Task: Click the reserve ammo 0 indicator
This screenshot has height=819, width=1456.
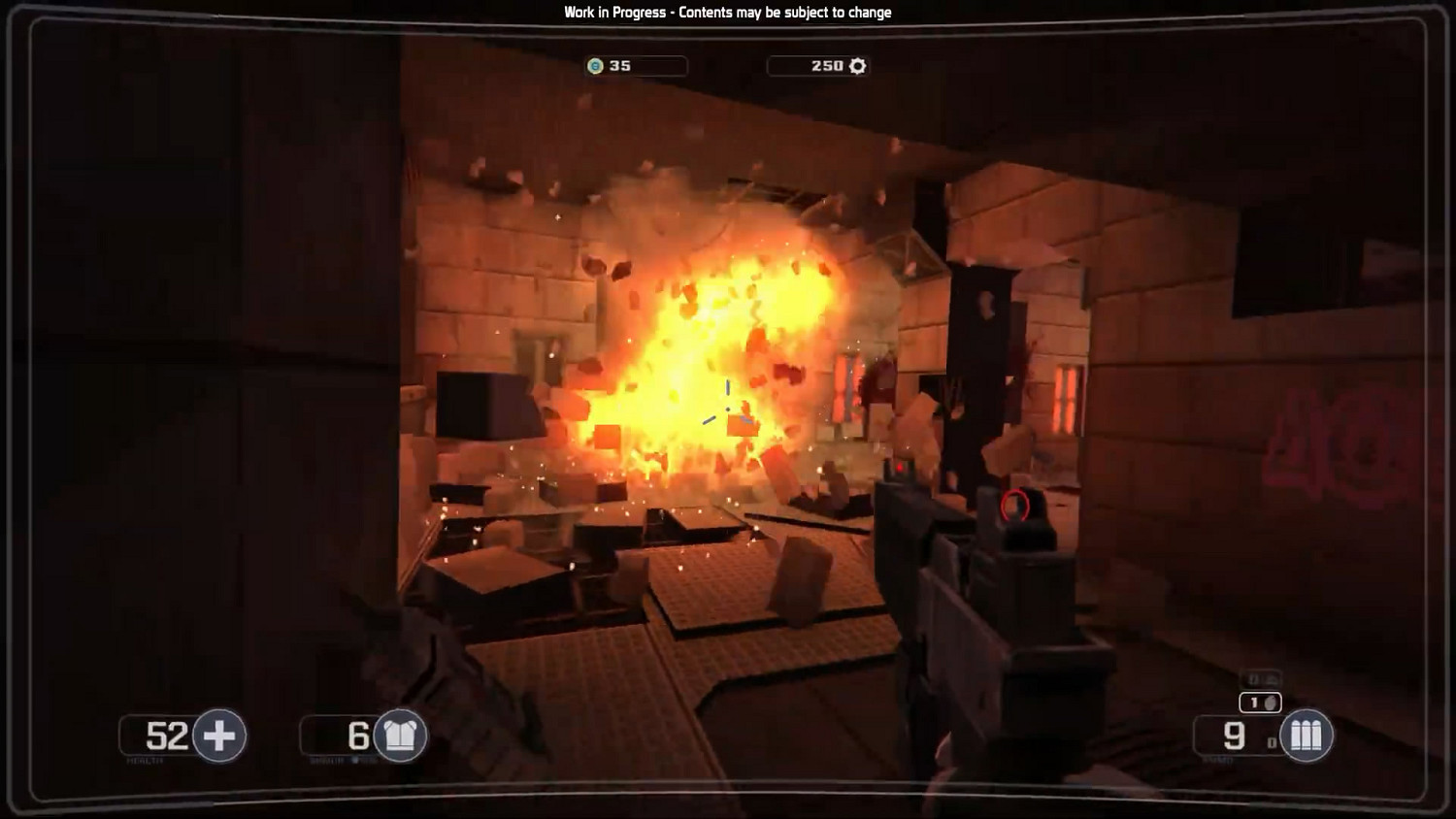Action: click(1272, 742)
